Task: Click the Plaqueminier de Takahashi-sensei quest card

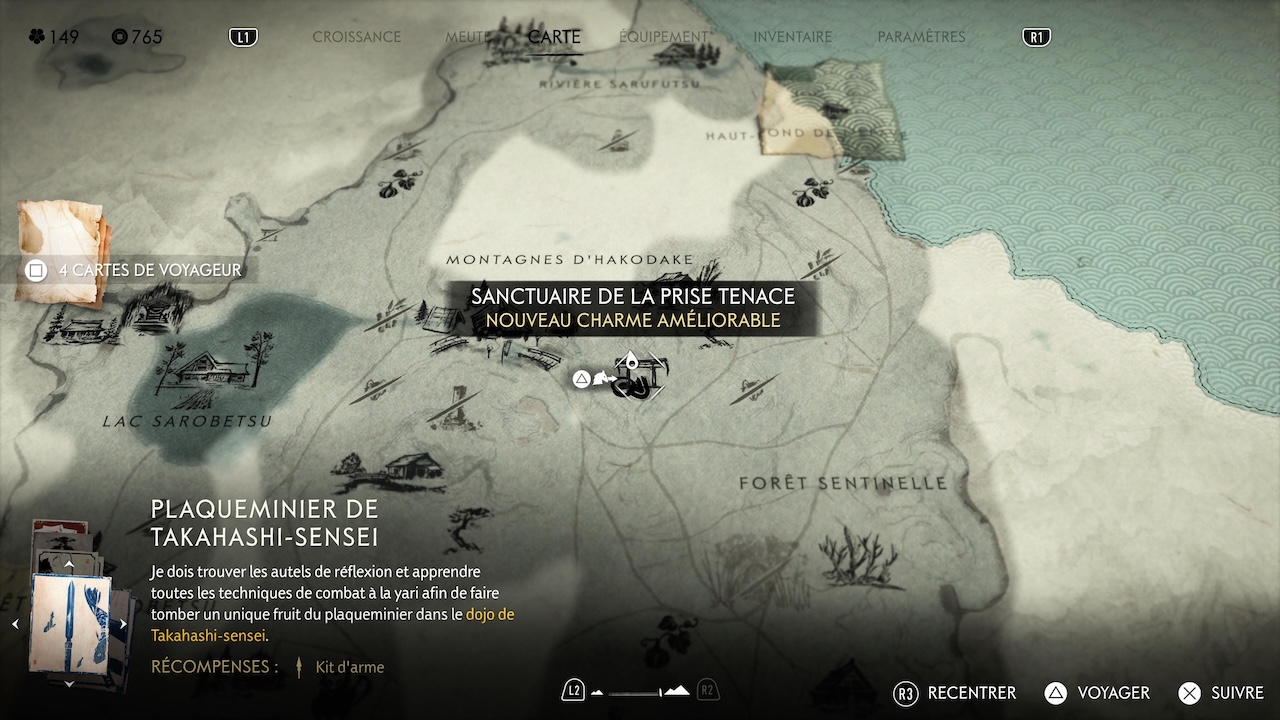Action: pyautogui.click(x=69, y=624)
